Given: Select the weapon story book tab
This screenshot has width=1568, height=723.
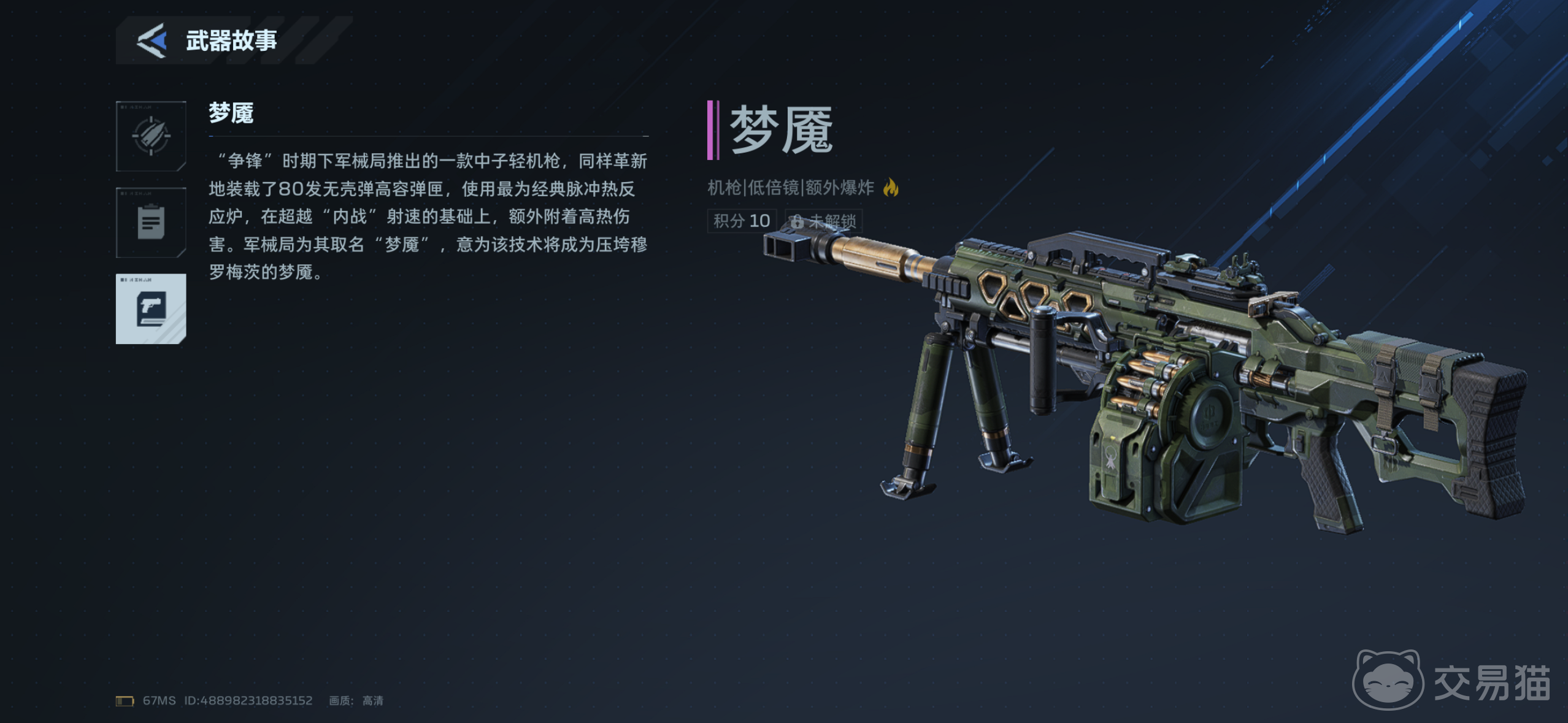Looking at the screenshot, I should pyautogui.click(x=151, y=308).
